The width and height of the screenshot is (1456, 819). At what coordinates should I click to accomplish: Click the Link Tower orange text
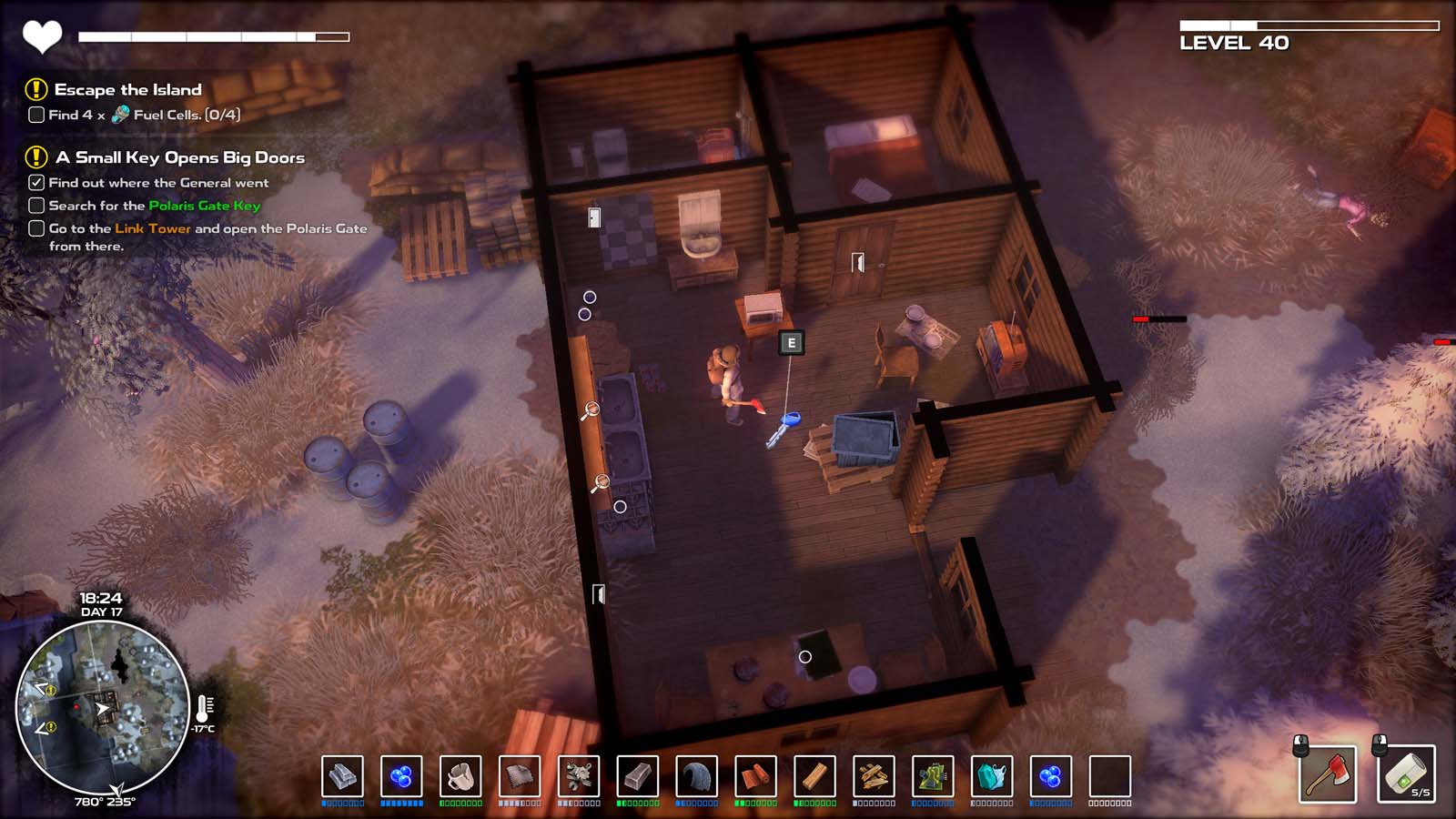pos(150,229)
